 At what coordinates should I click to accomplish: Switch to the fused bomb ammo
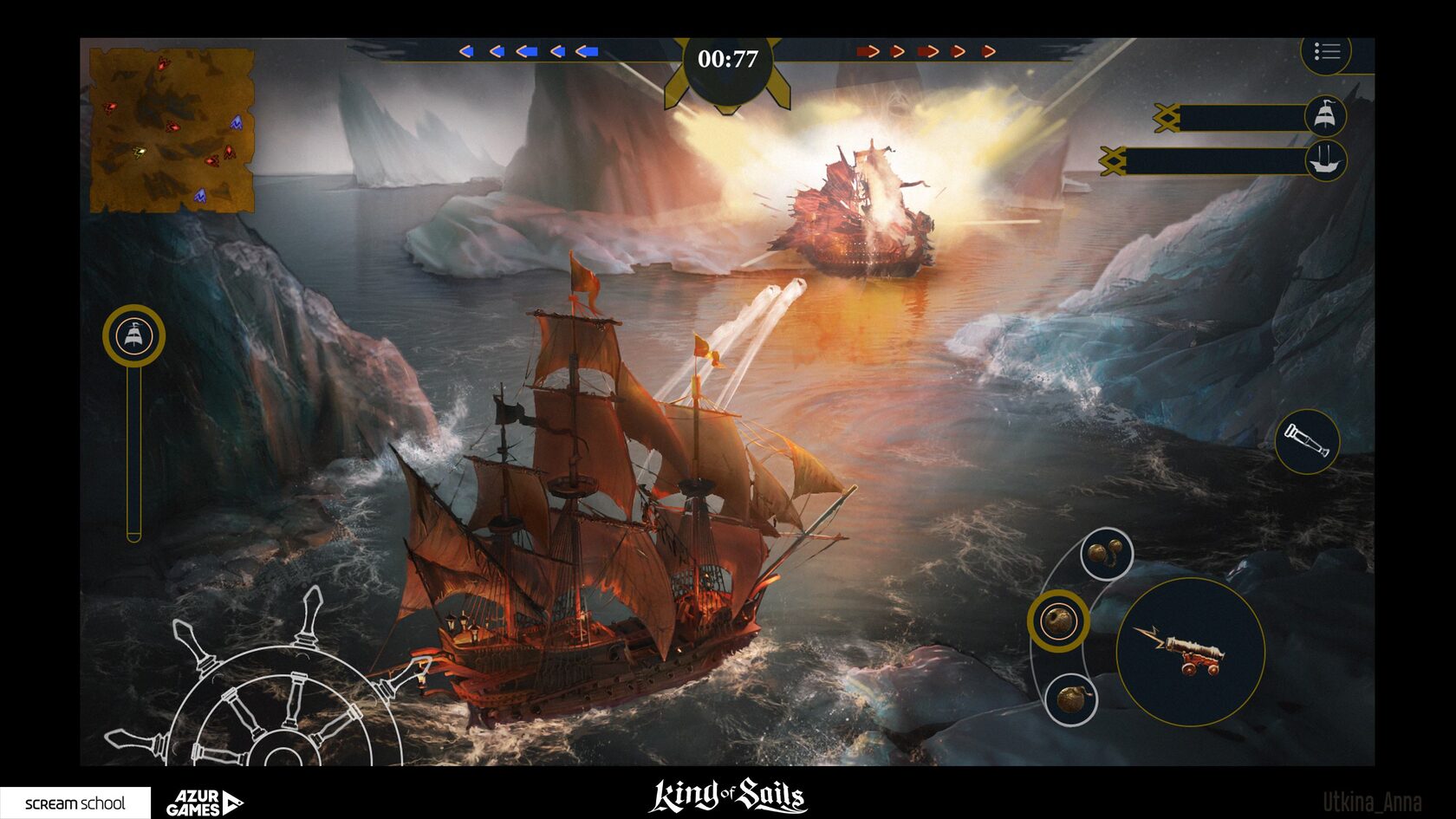click(1071, 699)
